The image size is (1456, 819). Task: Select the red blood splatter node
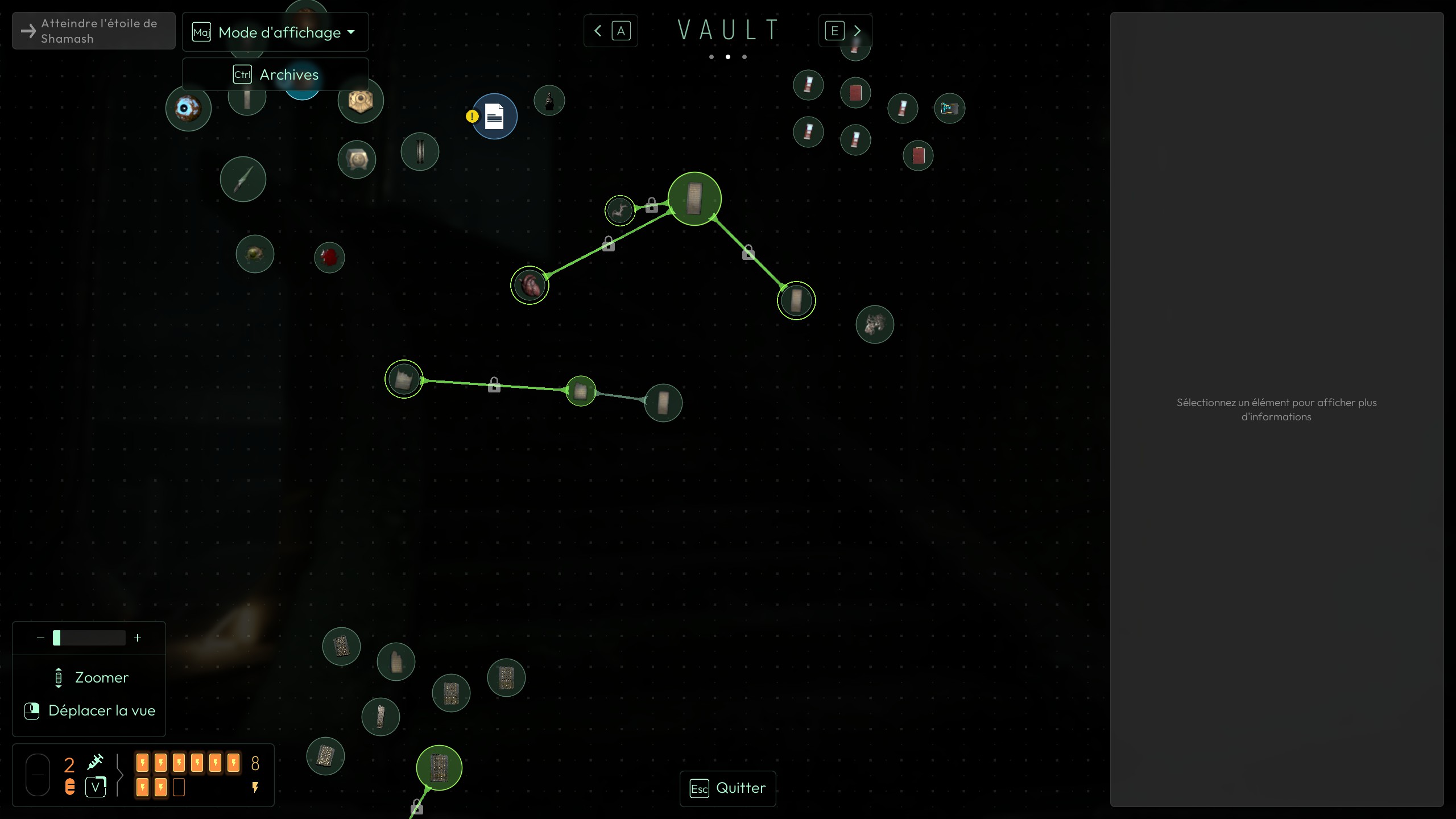coord(329,258)
